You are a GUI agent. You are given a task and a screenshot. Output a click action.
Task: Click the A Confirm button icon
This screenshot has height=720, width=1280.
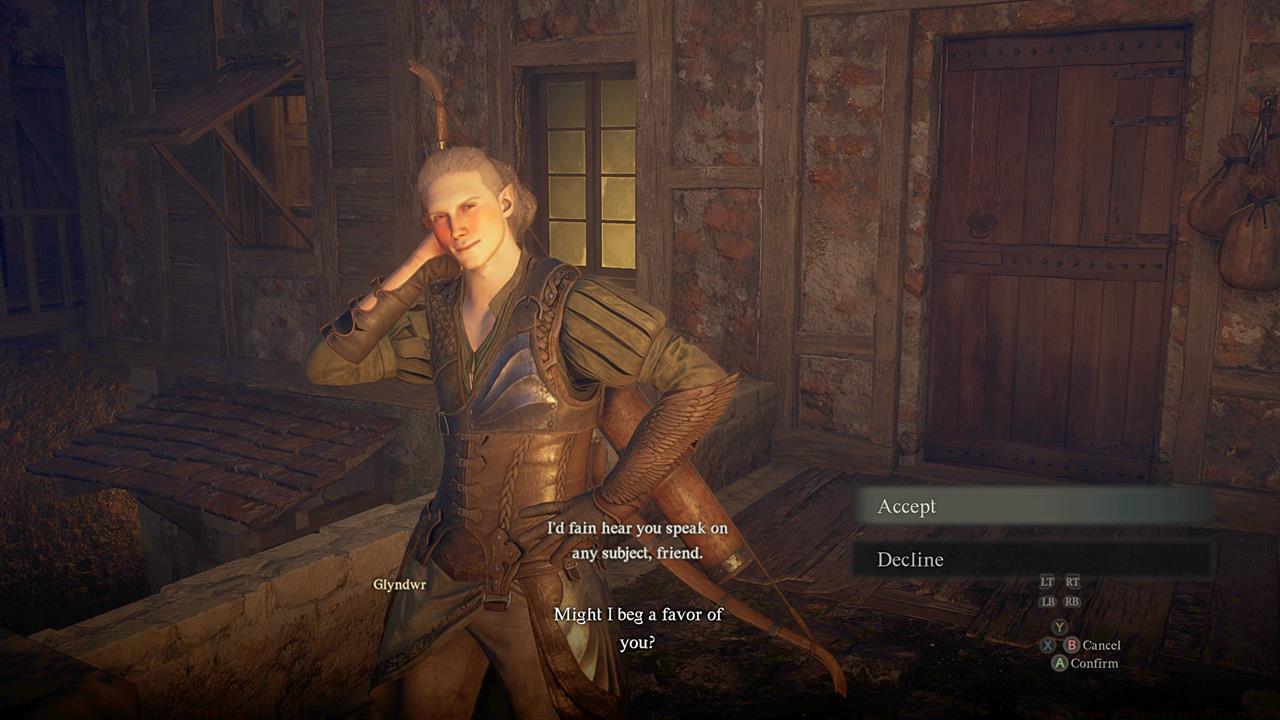1061,662
